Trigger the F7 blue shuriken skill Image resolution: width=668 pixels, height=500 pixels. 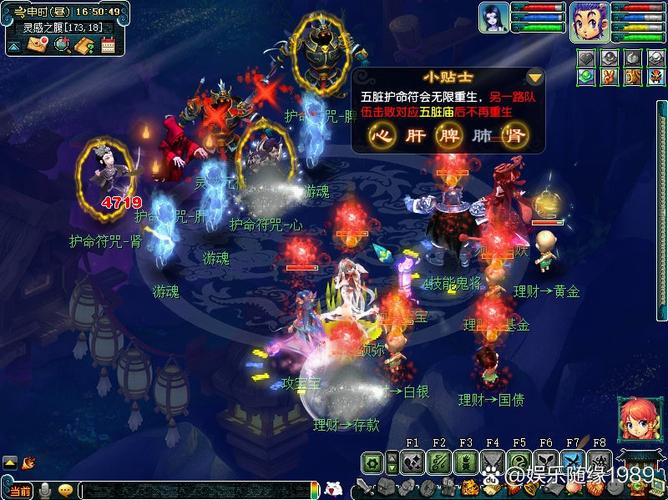(x=574, y=462)
